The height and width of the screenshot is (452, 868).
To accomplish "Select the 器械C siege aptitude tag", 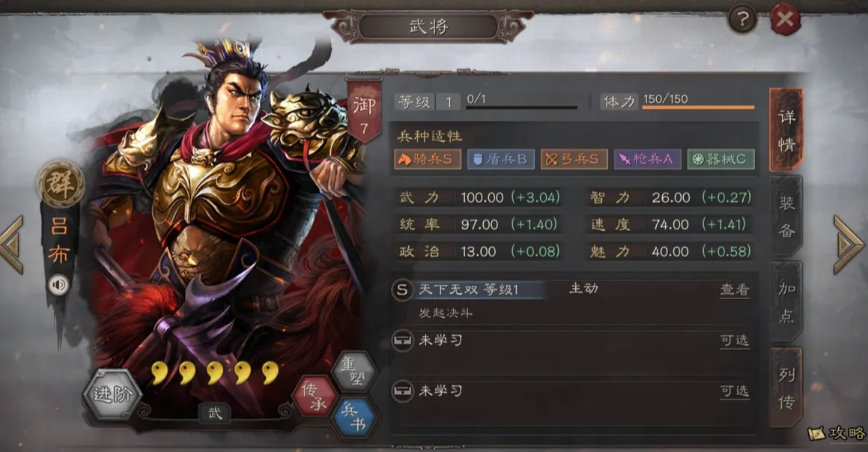I will pos(720,158).
